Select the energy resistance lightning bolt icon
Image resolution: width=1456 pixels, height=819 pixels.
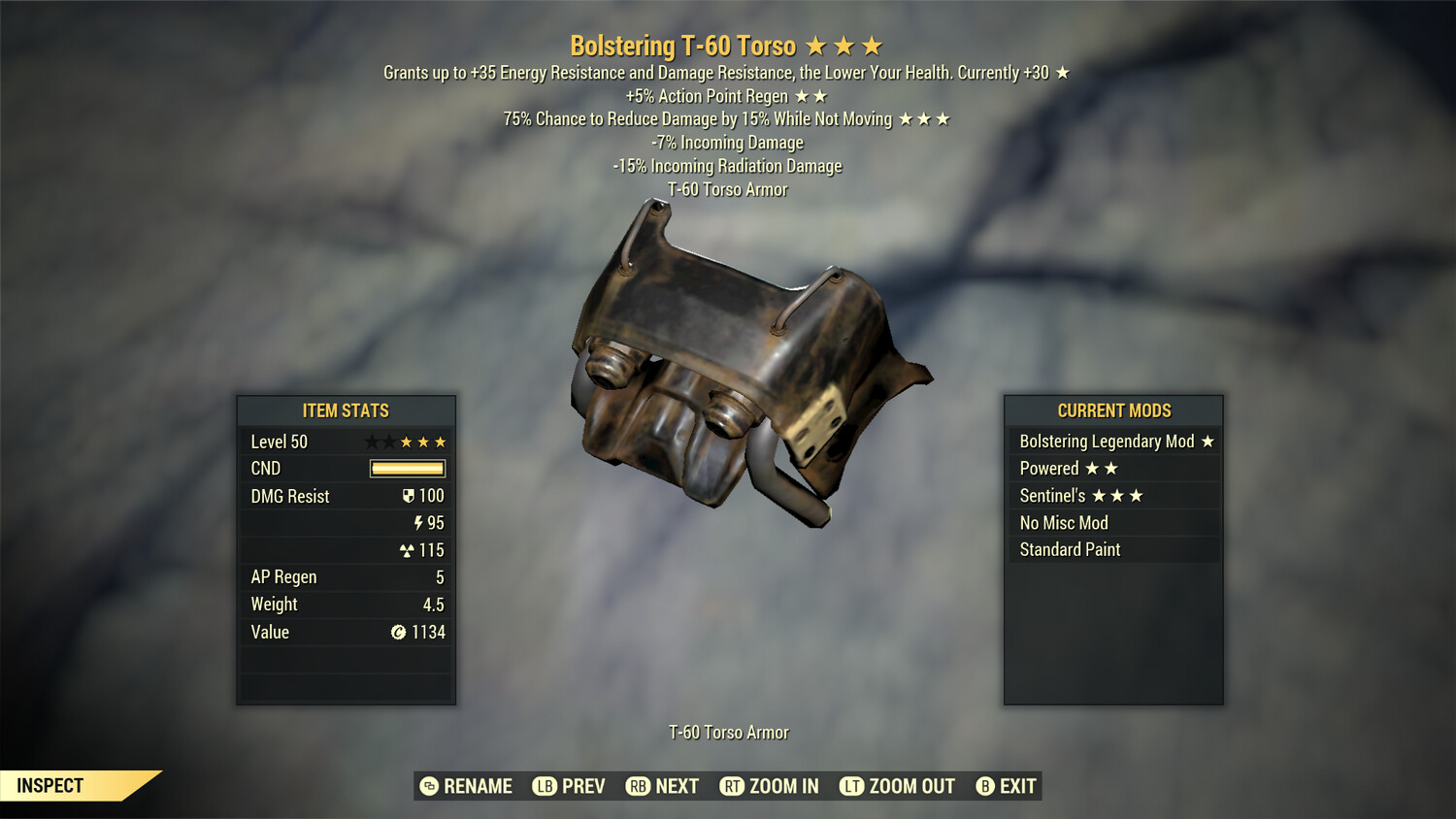click(x=418, y=522)
